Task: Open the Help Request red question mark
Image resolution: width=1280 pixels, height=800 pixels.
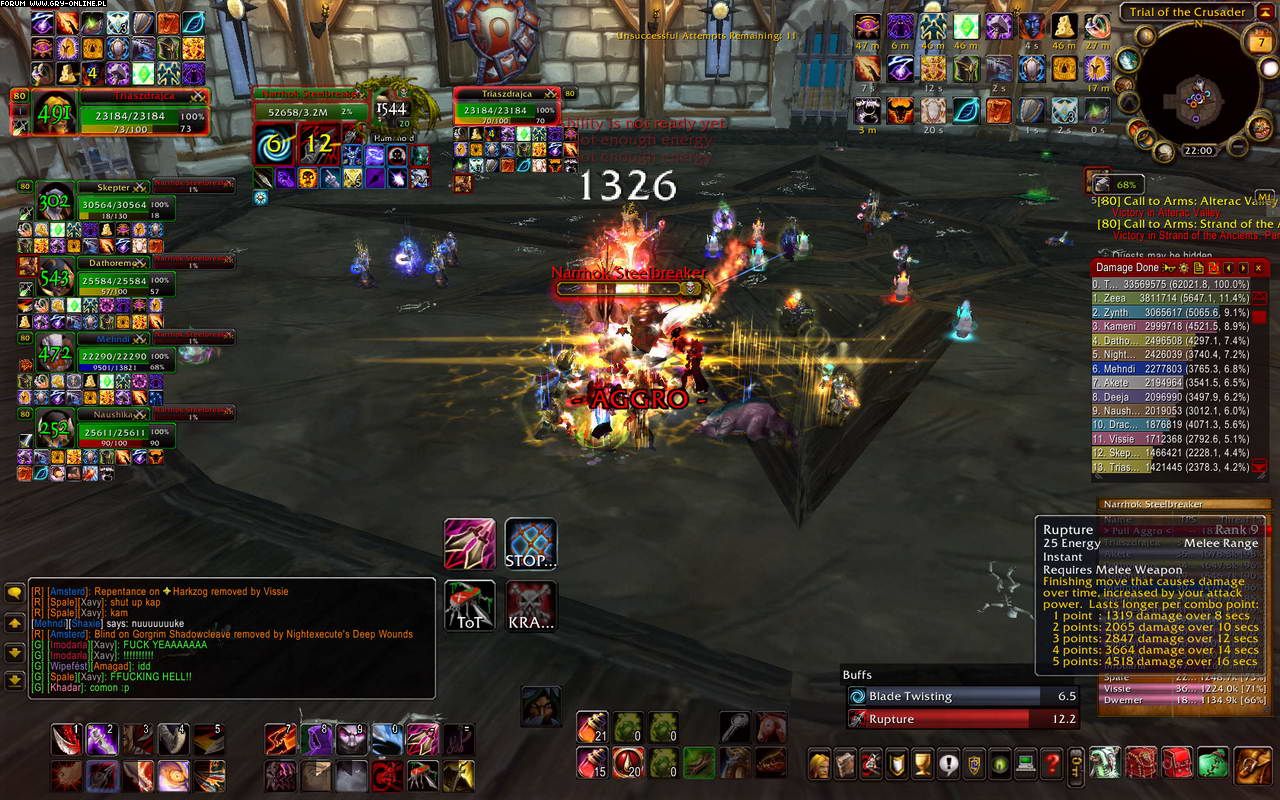Action: (x=1051, y=765)
